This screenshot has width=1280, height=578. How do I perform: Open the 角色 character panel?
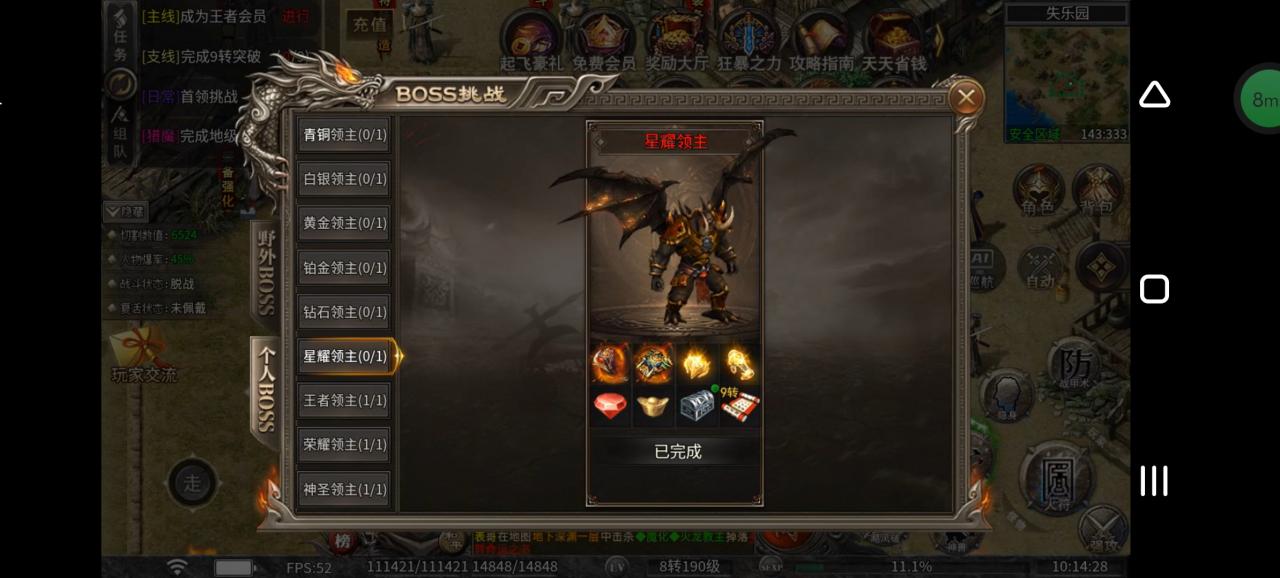click(x=1038, y=190)
